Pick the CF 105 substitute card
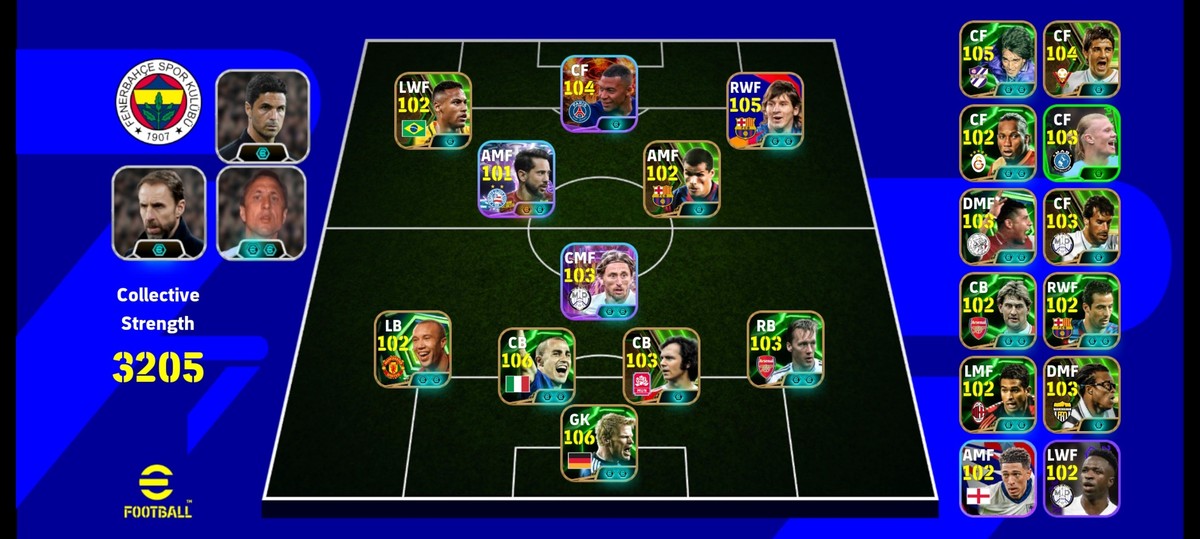1200x539 pixels. coord(998,60)
